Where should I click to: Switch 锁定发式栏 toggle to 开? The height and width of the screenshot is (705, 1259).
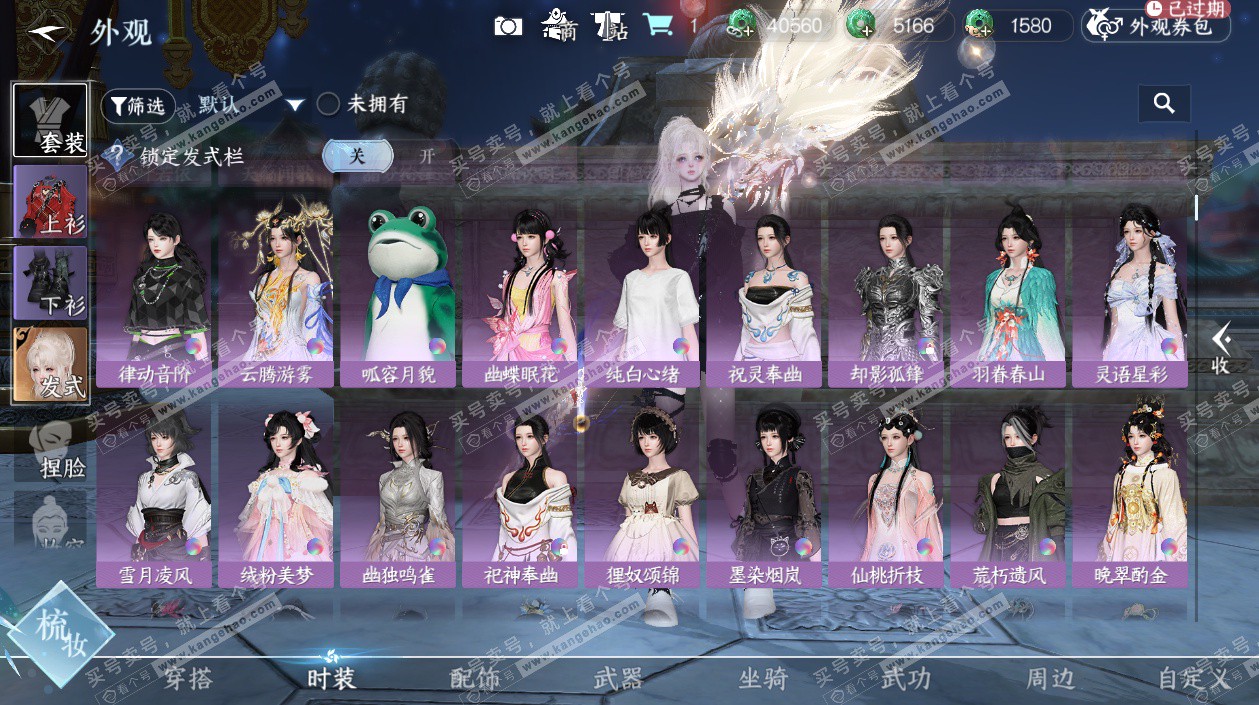pyautogui.click(x=427, y=156)
